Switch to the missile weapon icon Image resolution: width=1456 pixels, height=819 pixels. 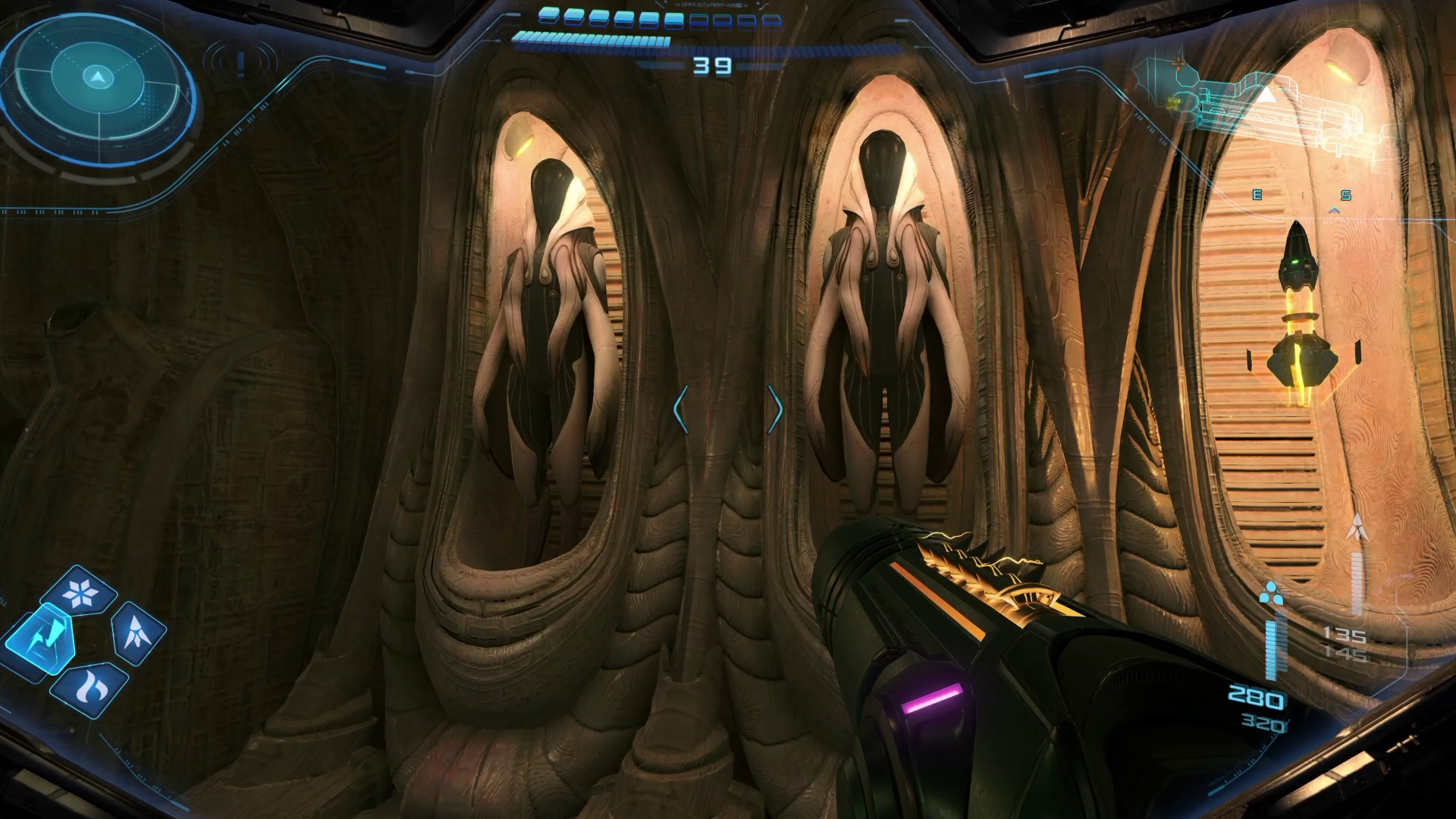tap(139, 633)
